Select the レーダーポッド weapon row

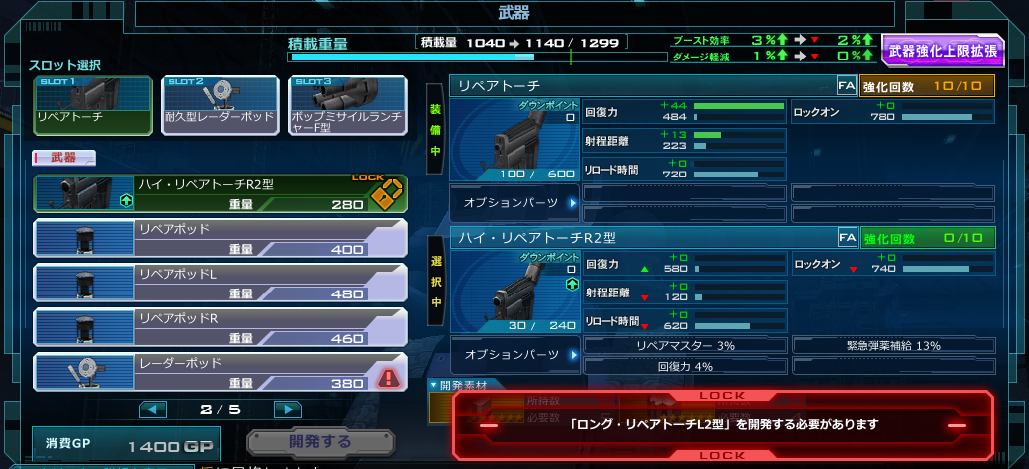tap(220, 371)
